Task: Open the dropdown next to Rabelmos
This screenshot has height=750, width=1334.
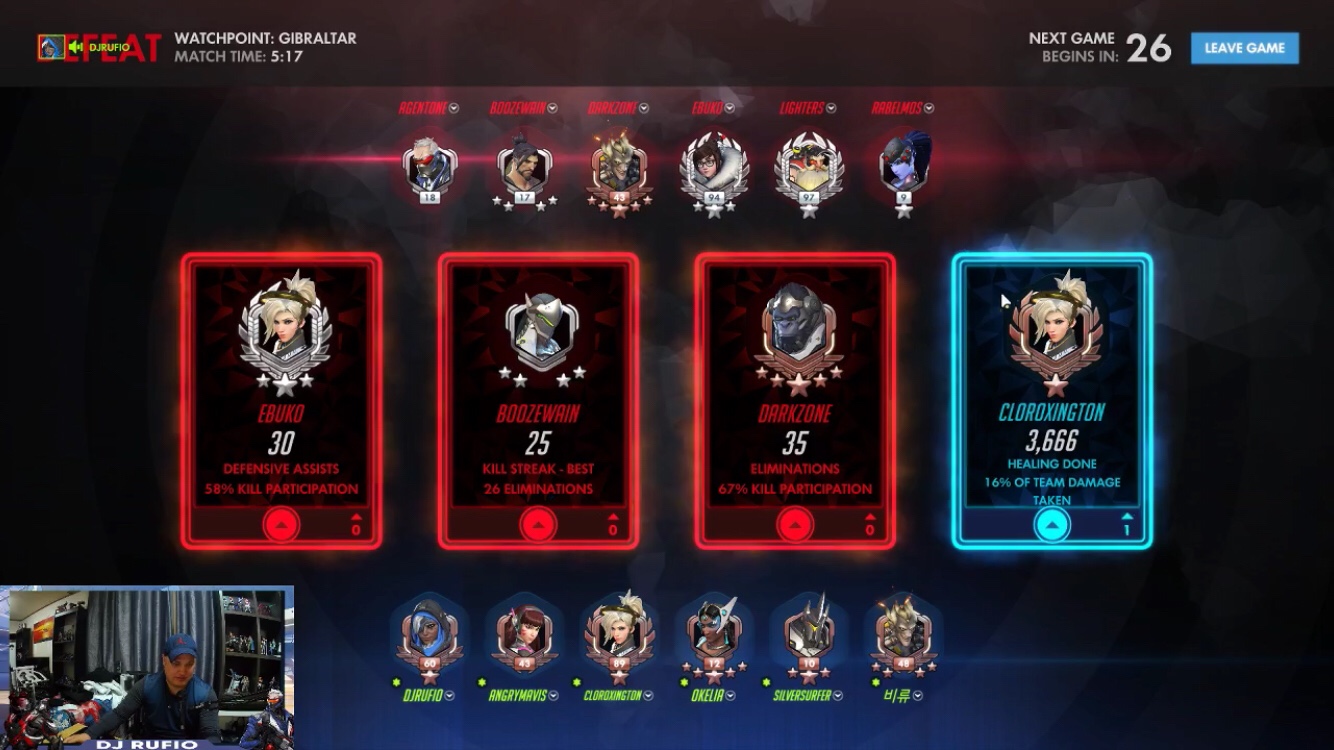Action: (x=929, y=108)
